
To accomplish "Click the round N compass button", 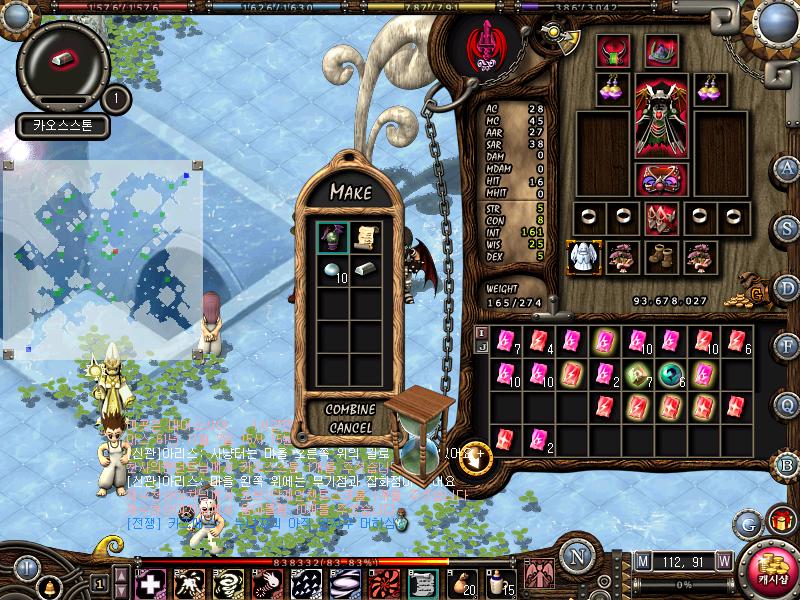I will pyautogui.click(x=576, y=555).
